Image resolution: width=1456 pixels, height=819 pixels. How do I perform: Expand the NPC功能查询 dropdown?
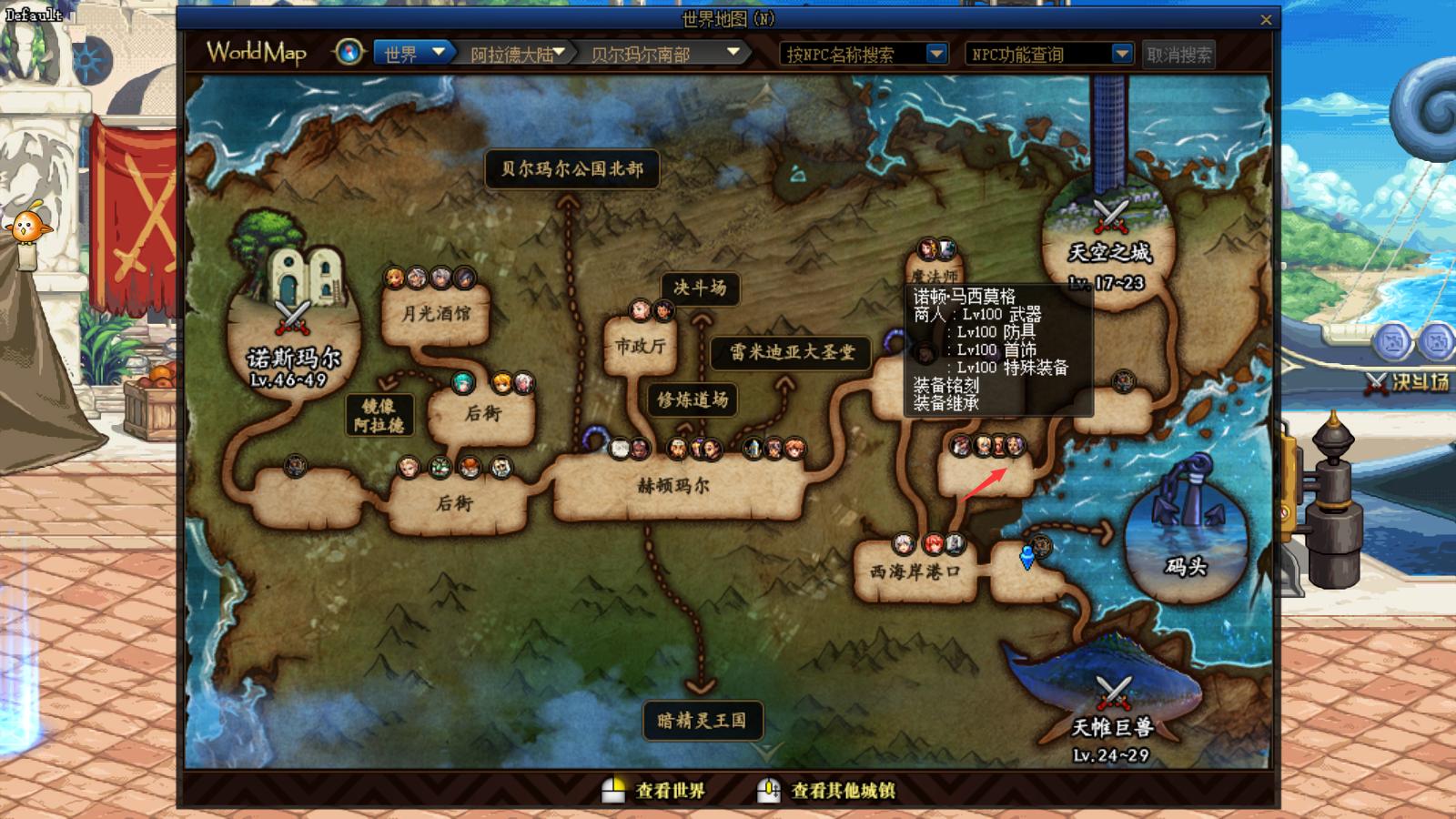1122,54
